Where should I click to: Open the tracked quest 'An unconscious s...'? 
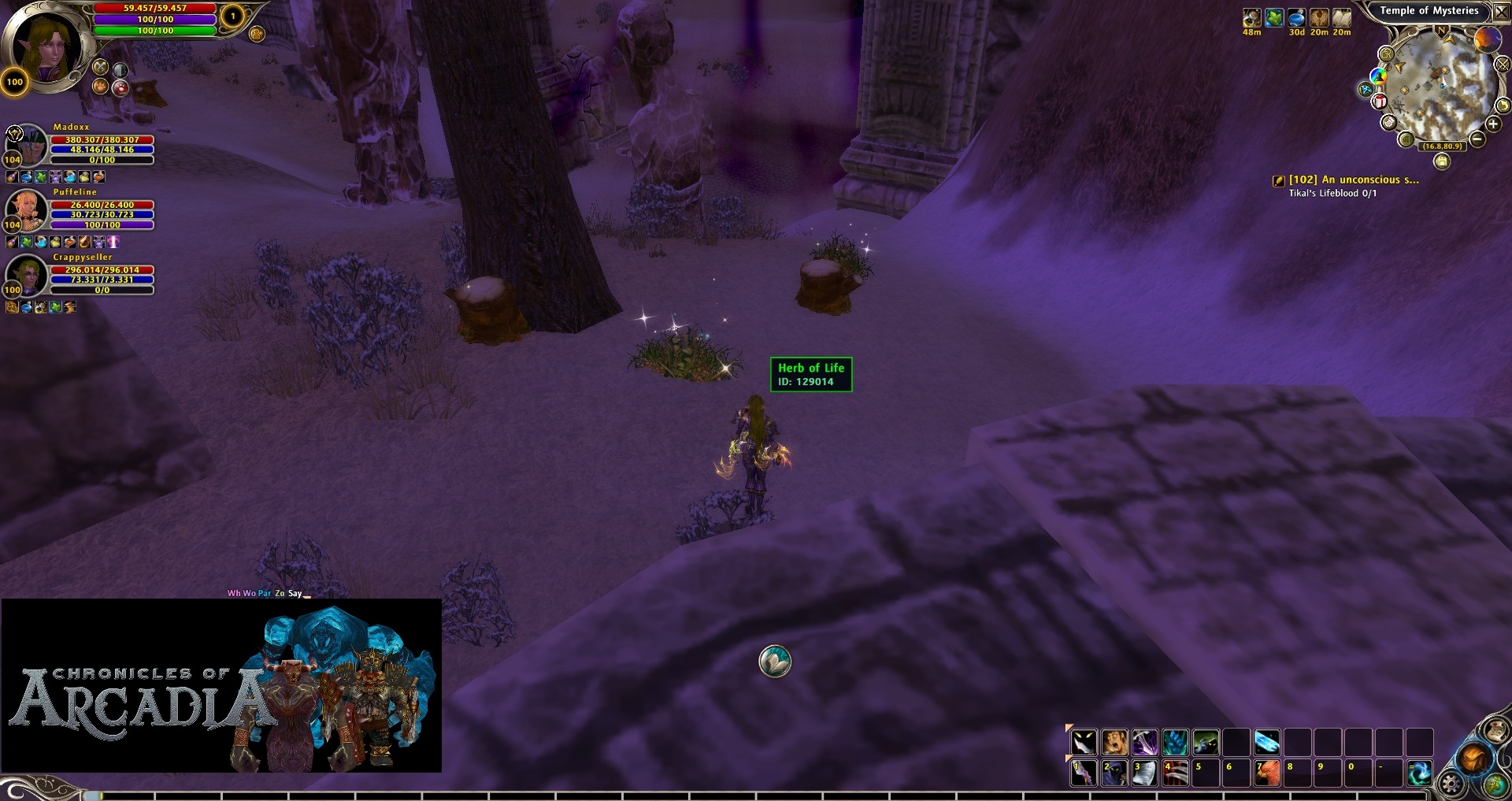[x=1353, y=180]
